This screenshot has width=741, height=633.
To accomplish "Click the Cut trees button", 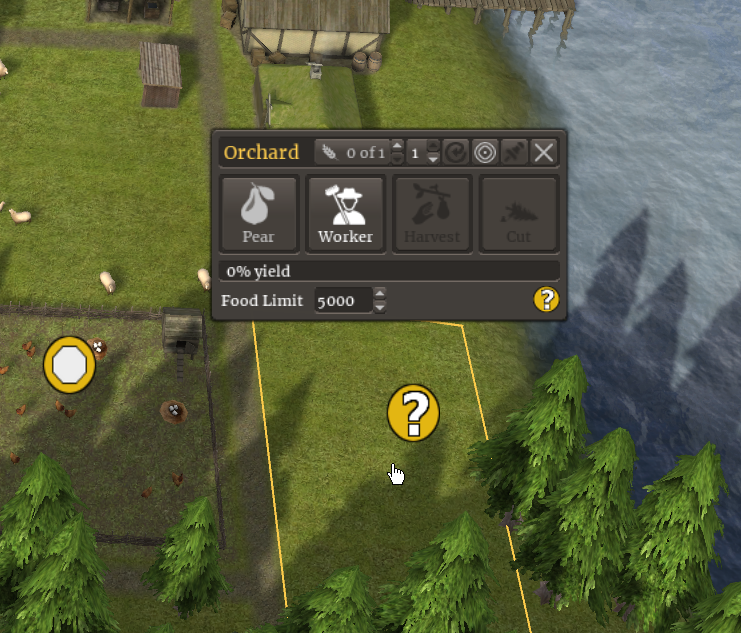I will [518, 214].
